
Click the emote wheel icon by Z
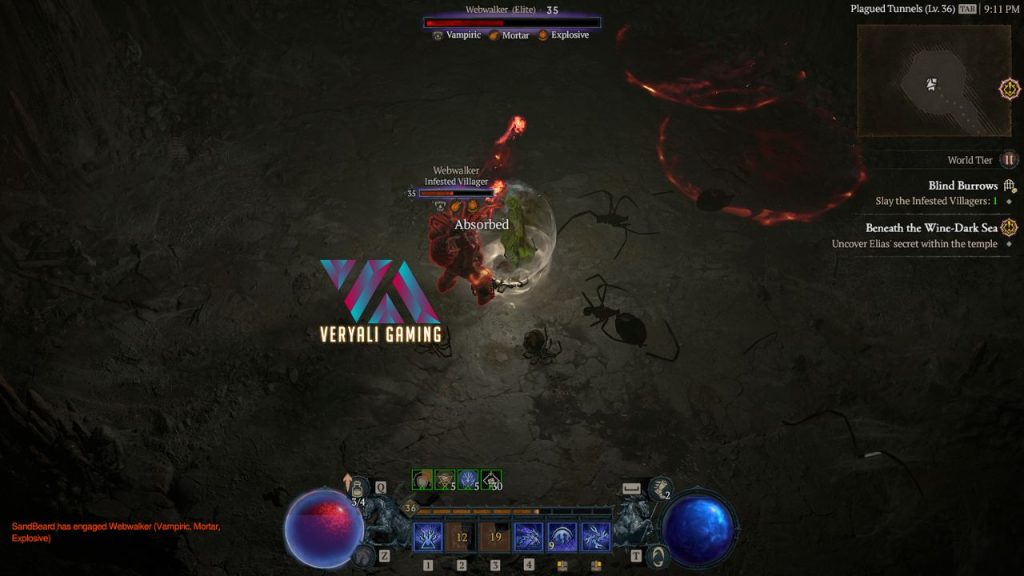(x=364, y=555)
